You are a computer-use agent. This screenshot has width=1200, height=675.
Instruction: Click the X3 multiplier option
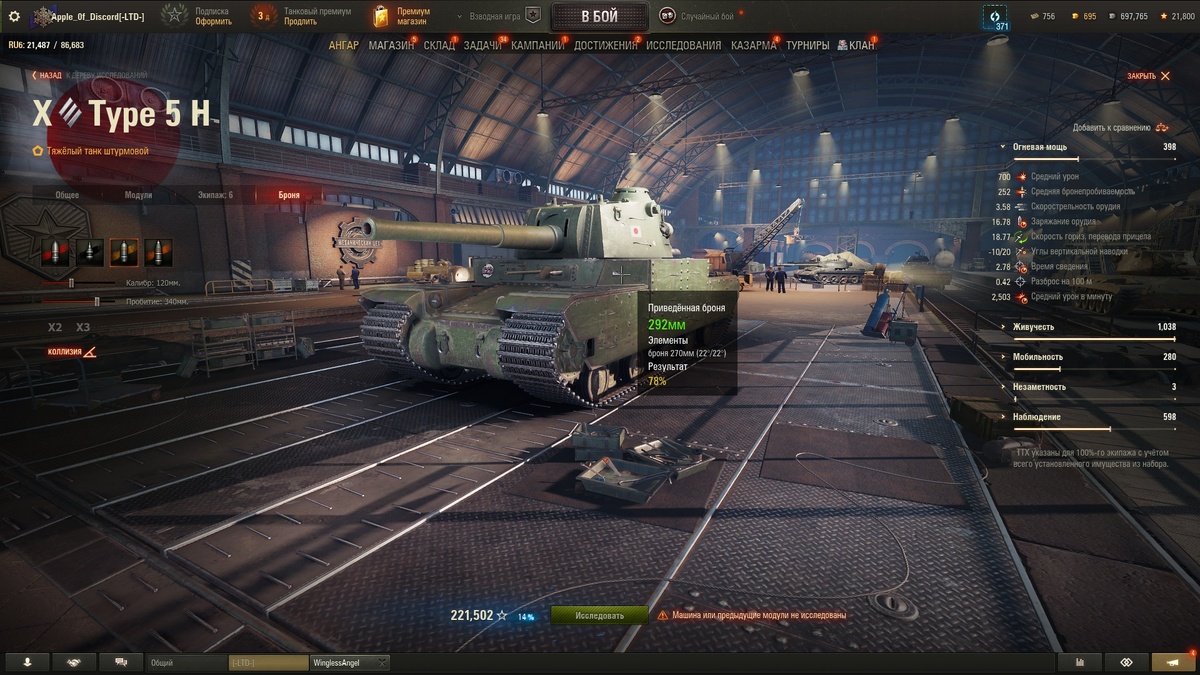click(83, 327)
